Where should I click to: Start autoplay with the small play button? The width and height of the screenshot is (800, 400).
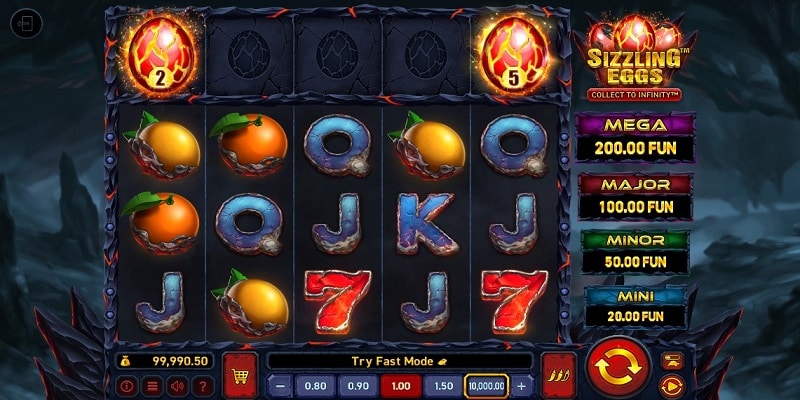point(670,384)
